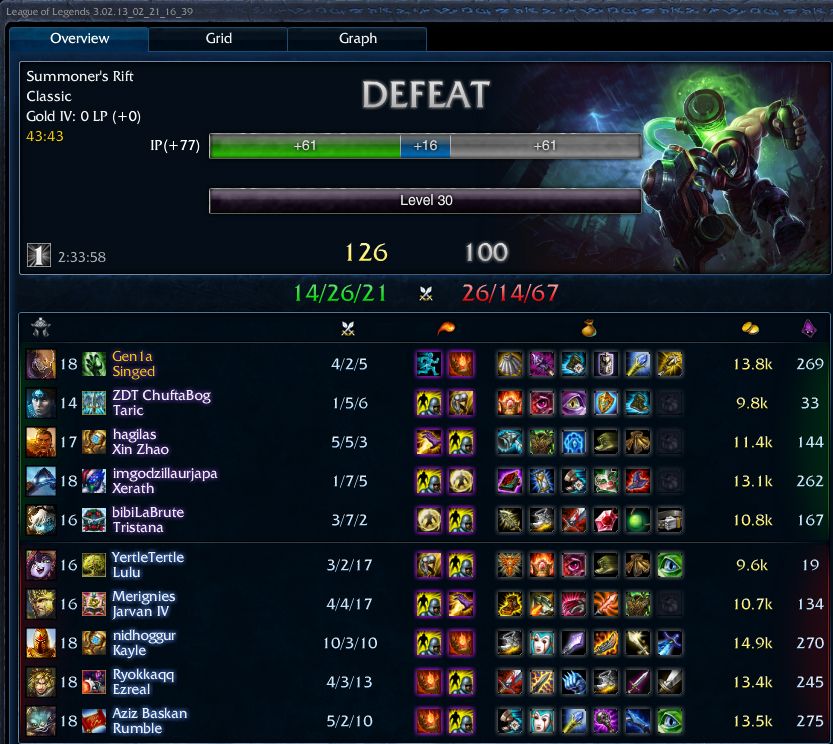
Task: Click bibiLaBrute's Tristana entry
Action: pos(148,520)
